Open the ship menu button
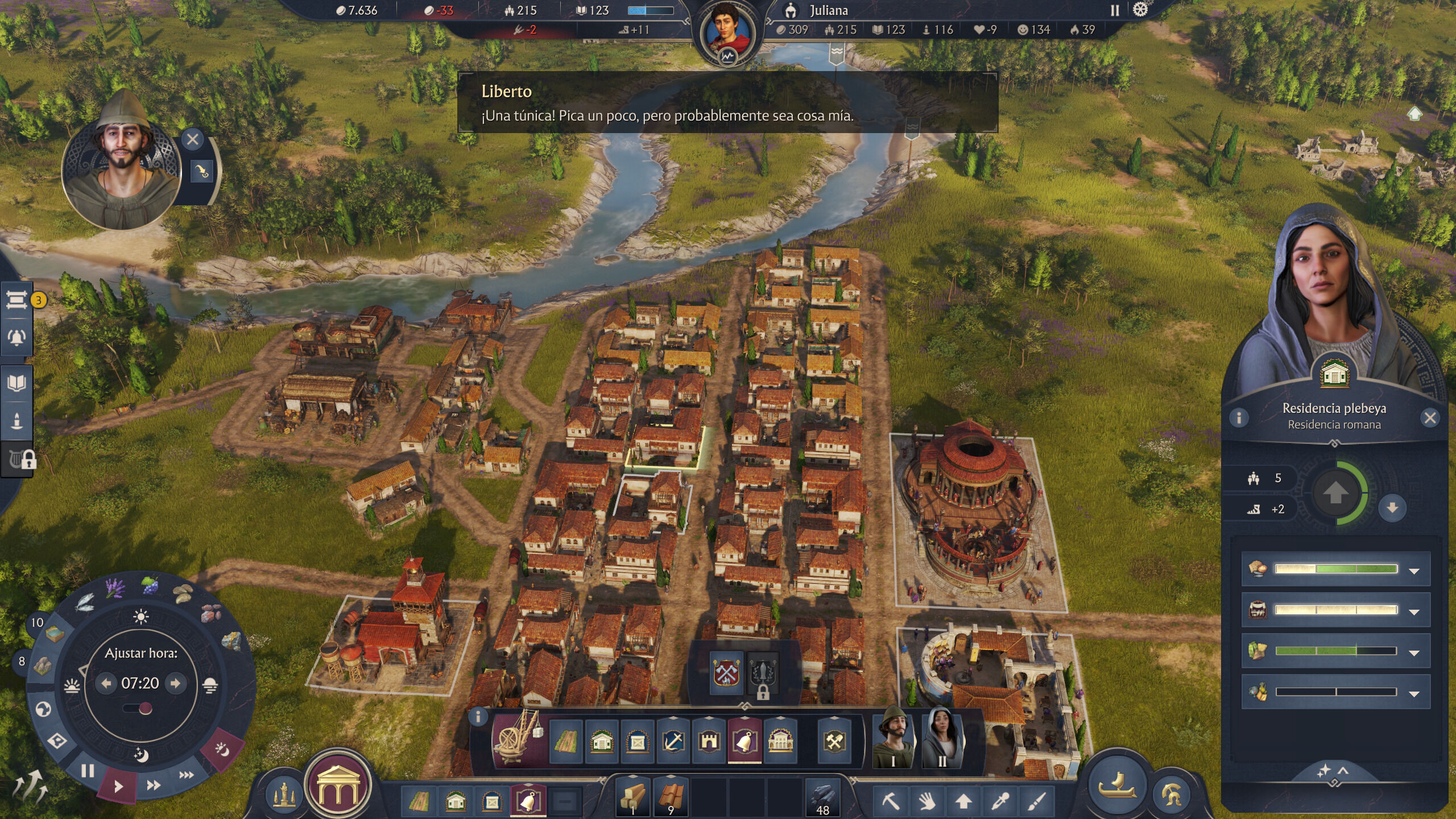Screen dimensions: 1456x819 click(1117, 785)
